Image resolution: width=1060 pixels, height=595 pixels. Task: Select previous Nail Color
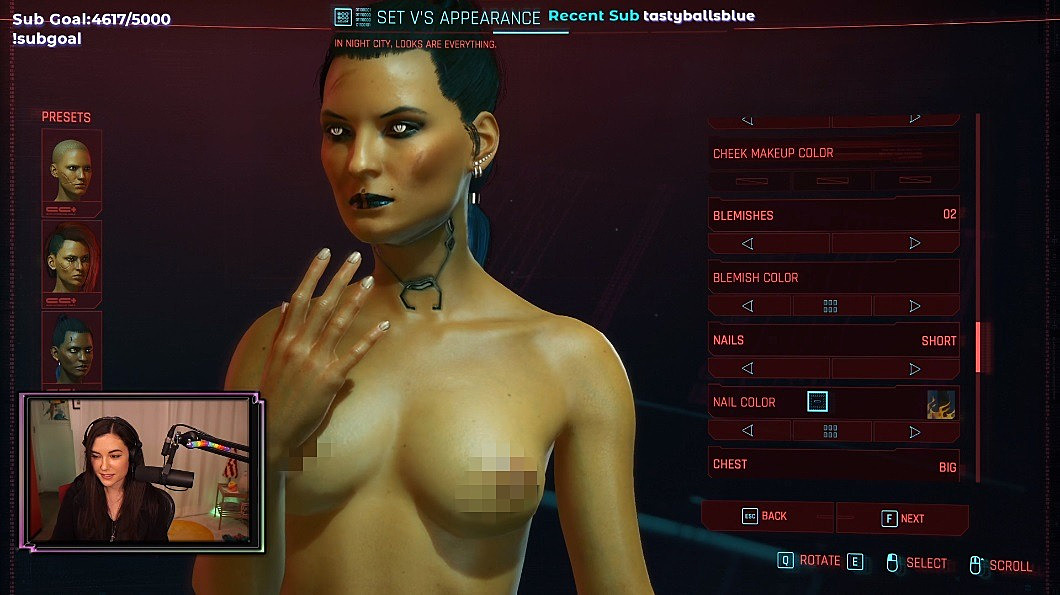[748, 432]
